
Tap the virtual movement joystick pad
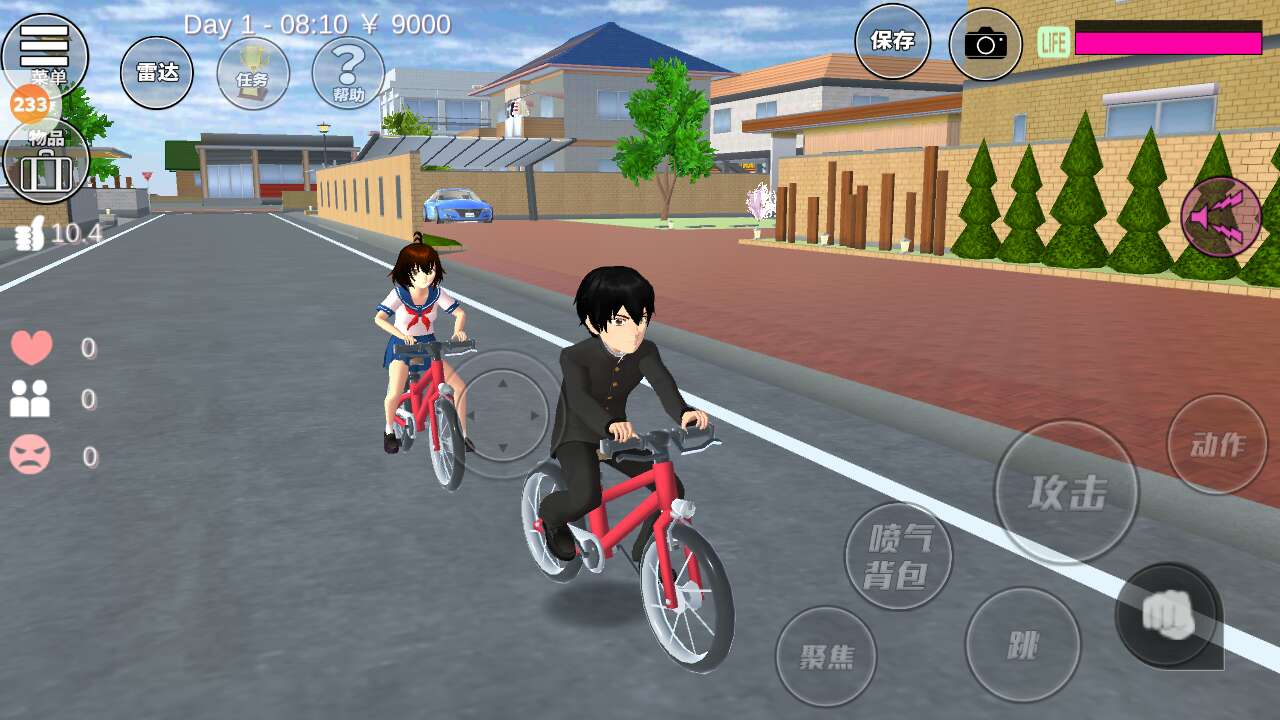tap(503, 414)
